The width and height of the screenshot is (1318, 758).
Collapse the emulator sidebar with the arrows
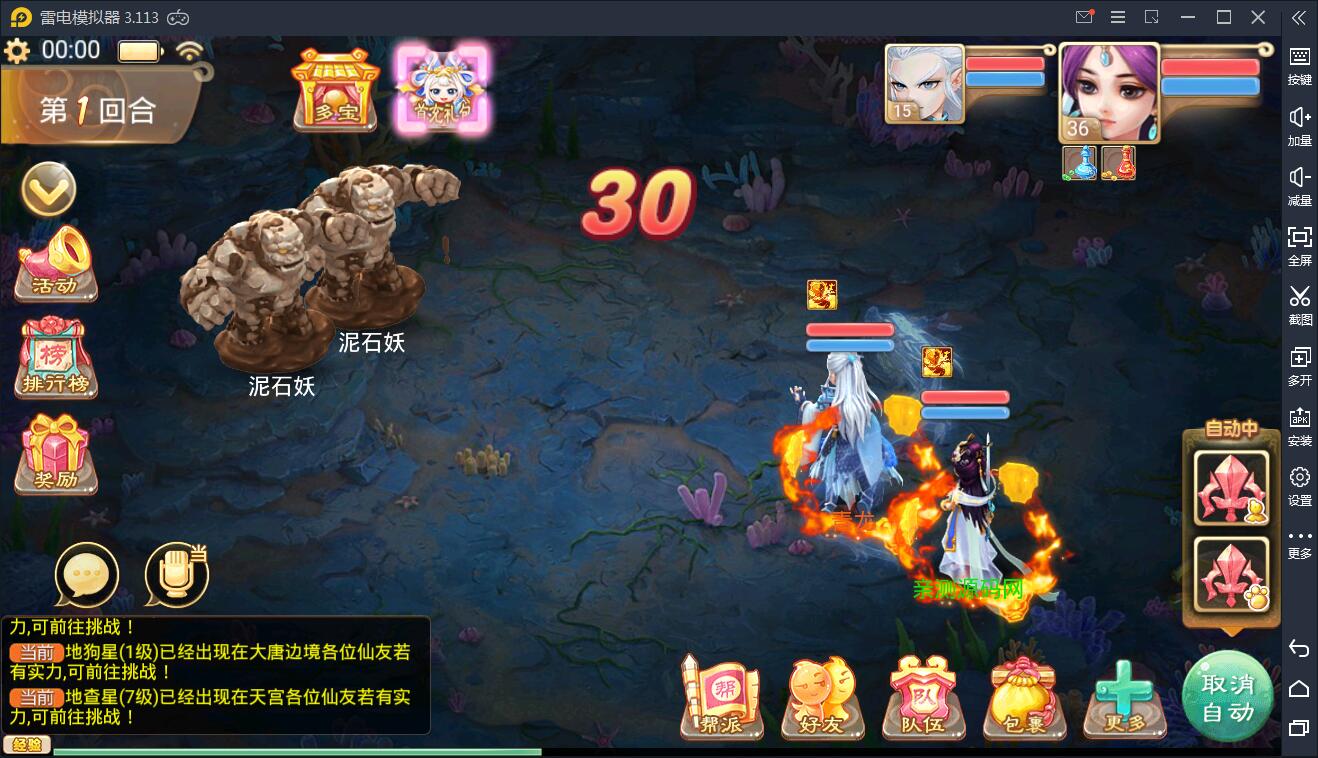(1299, 16)
